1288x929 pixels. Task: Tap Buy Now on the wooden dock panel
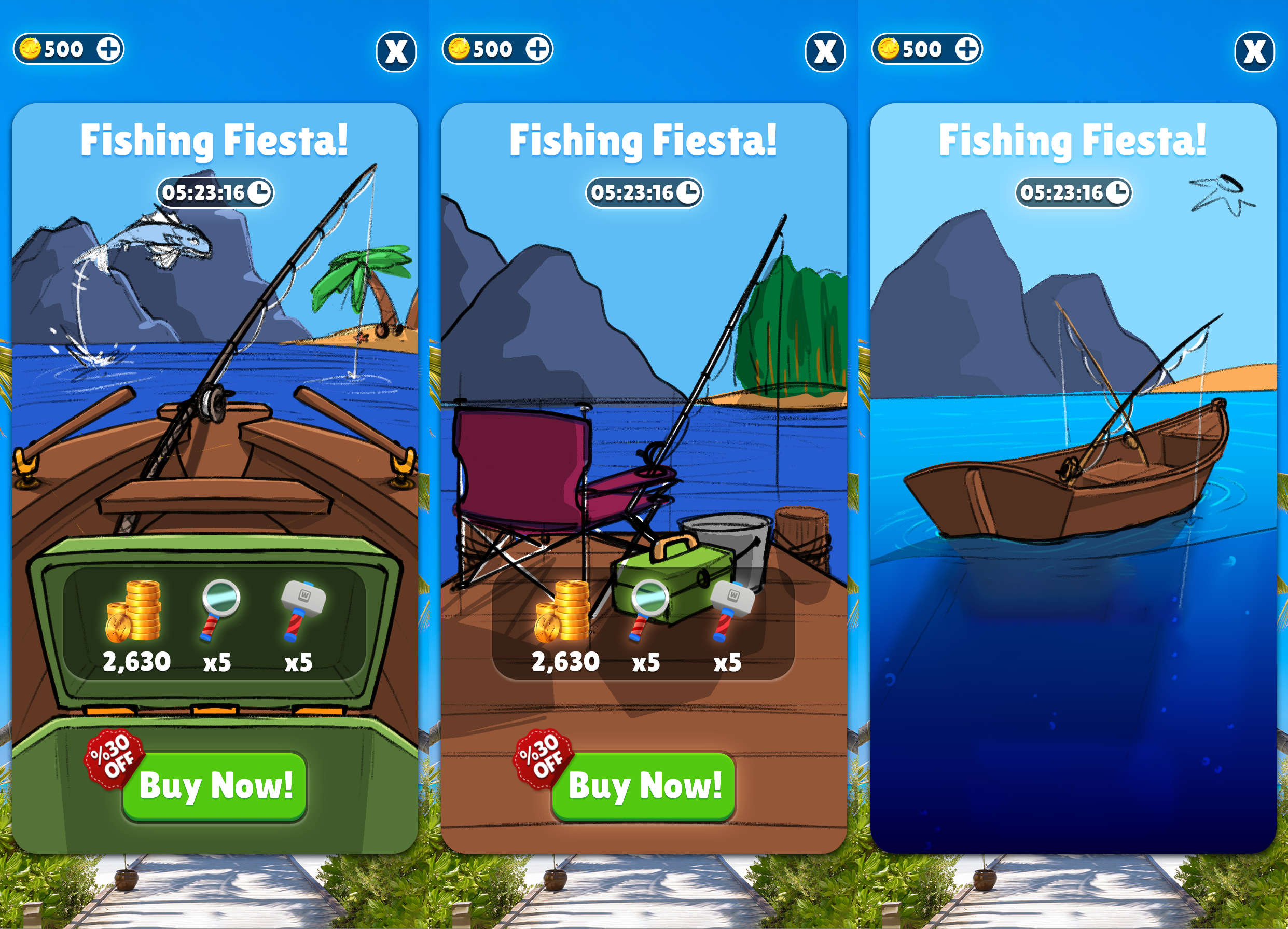643,786
